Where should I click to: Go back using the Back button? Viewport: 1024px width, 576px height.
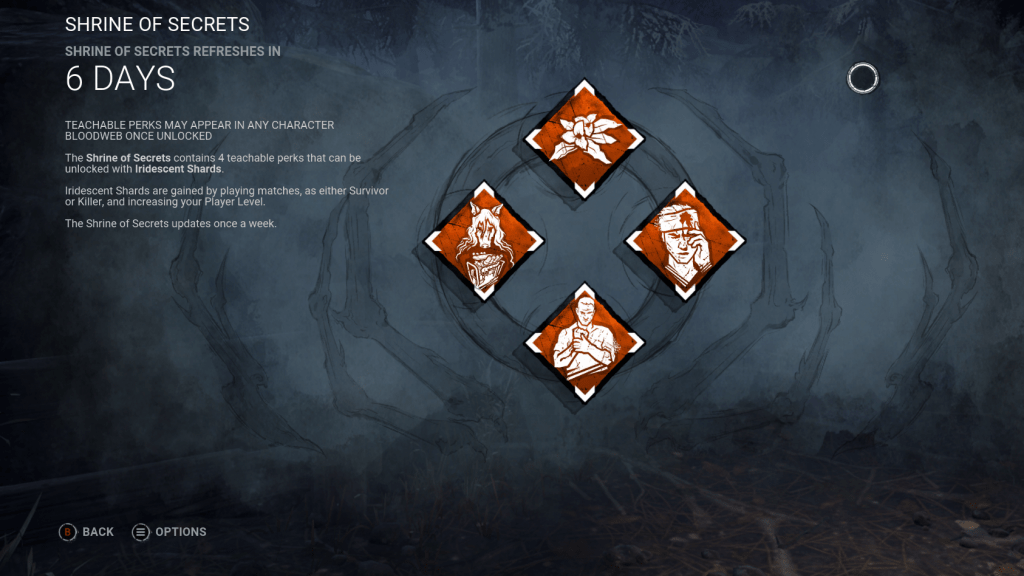87,532
